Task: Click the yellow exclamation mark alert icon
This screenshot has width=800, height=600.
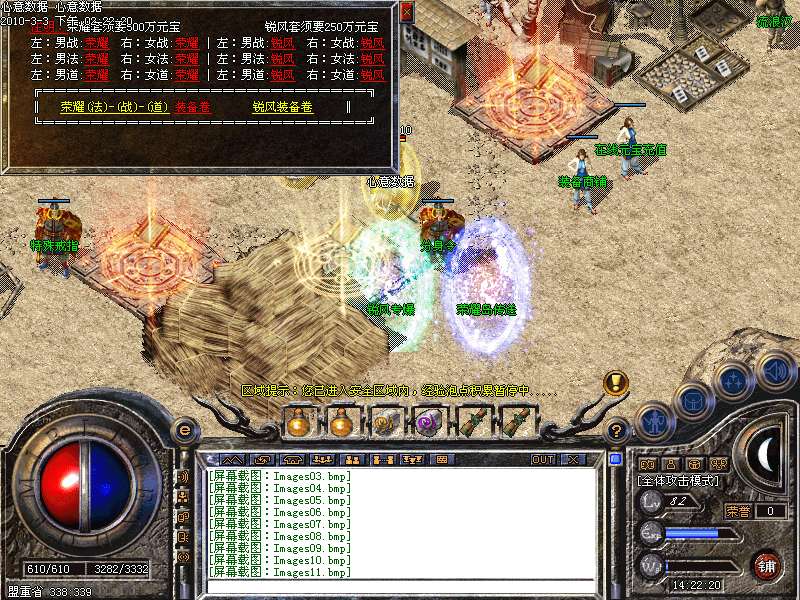Action: (x=615, y=383)
